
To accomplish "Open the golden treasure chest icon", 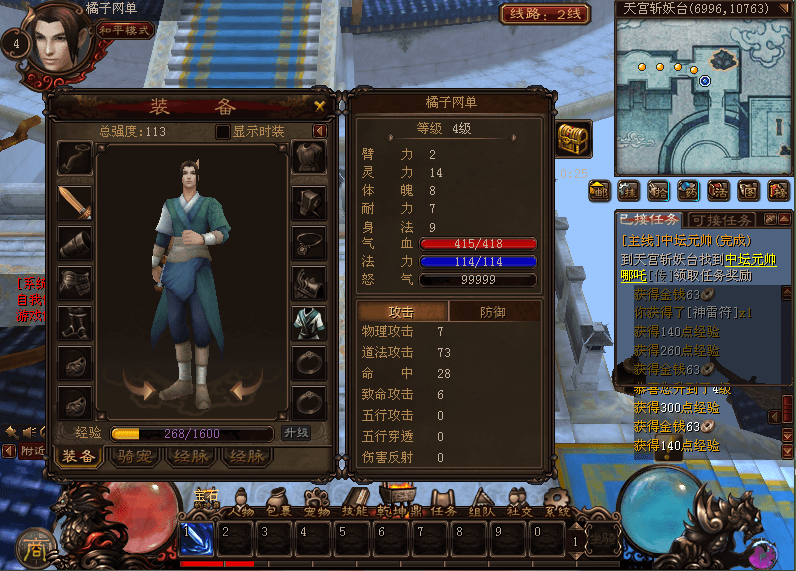I will [574, 139].
